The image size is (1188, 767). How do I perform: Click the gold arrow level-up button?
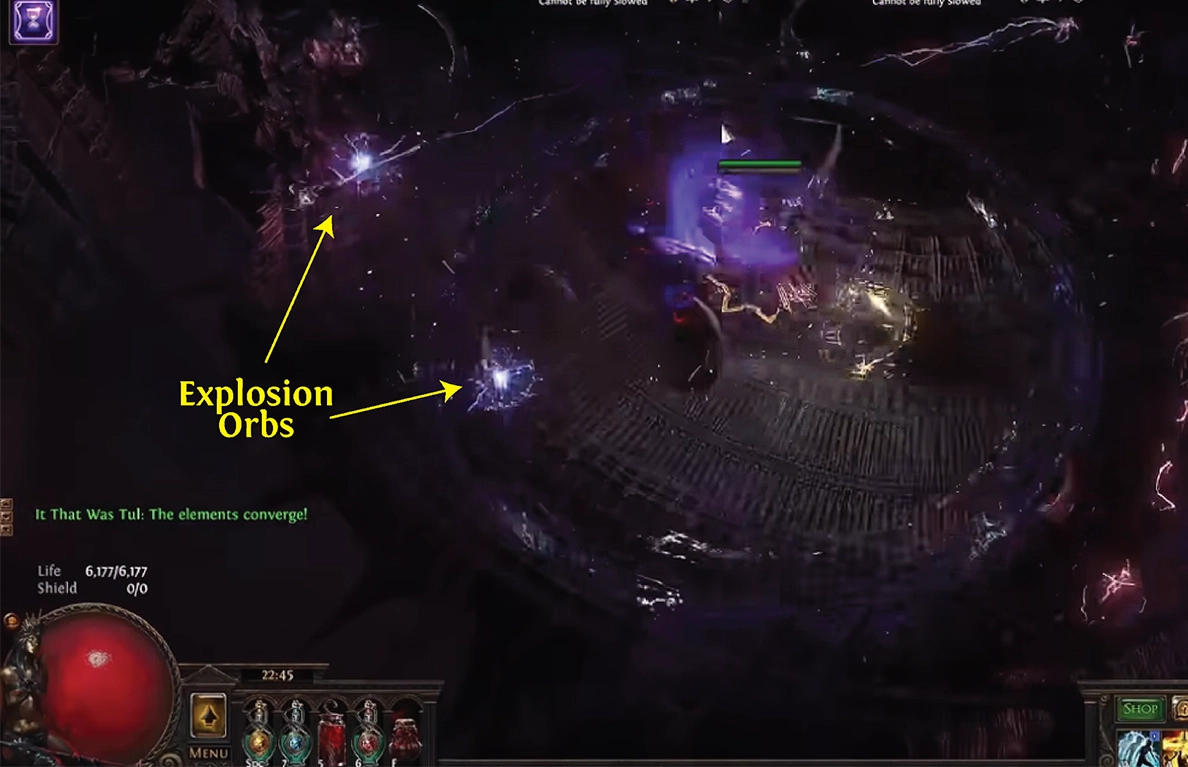(x=209, y=715)
